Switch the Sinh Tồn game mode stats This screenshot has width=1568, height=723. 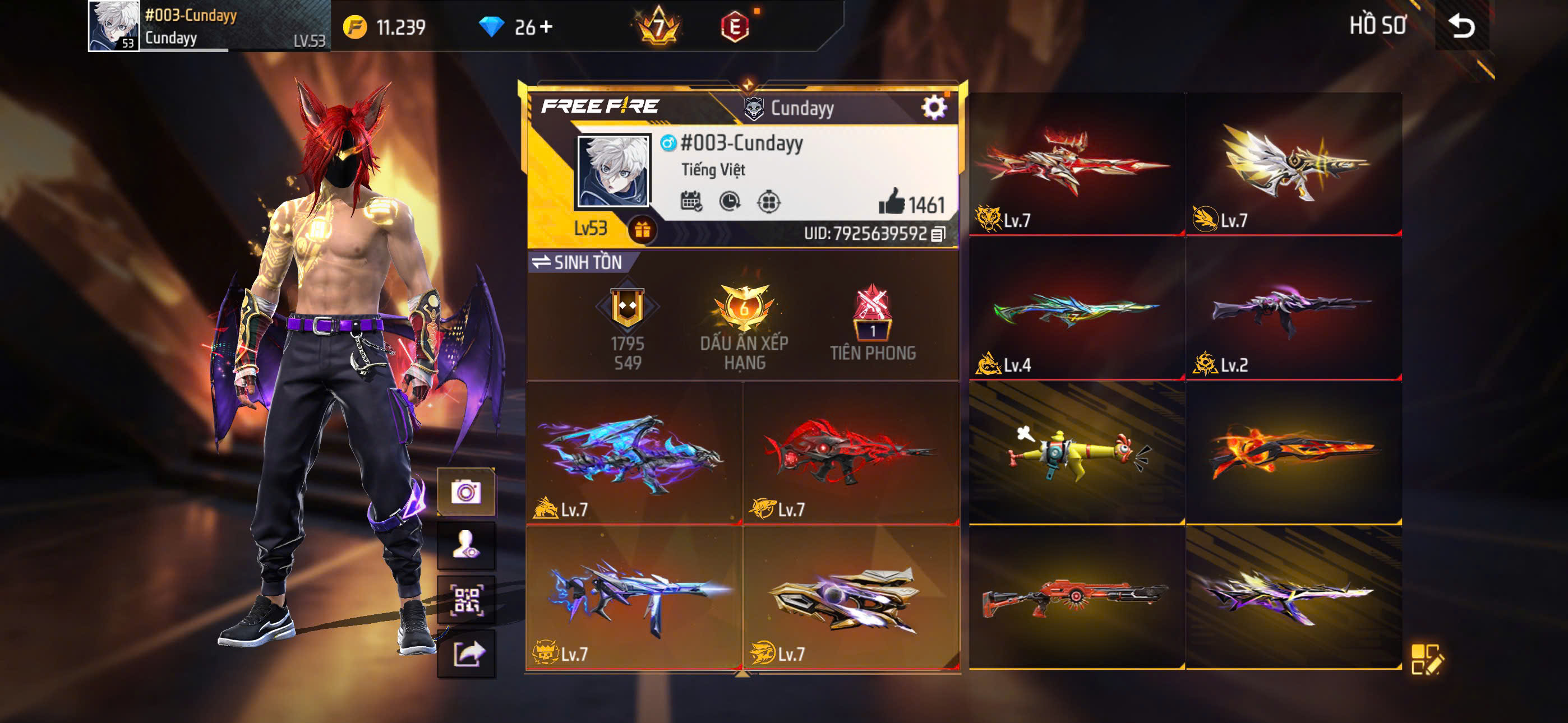(x=577, y=262)
